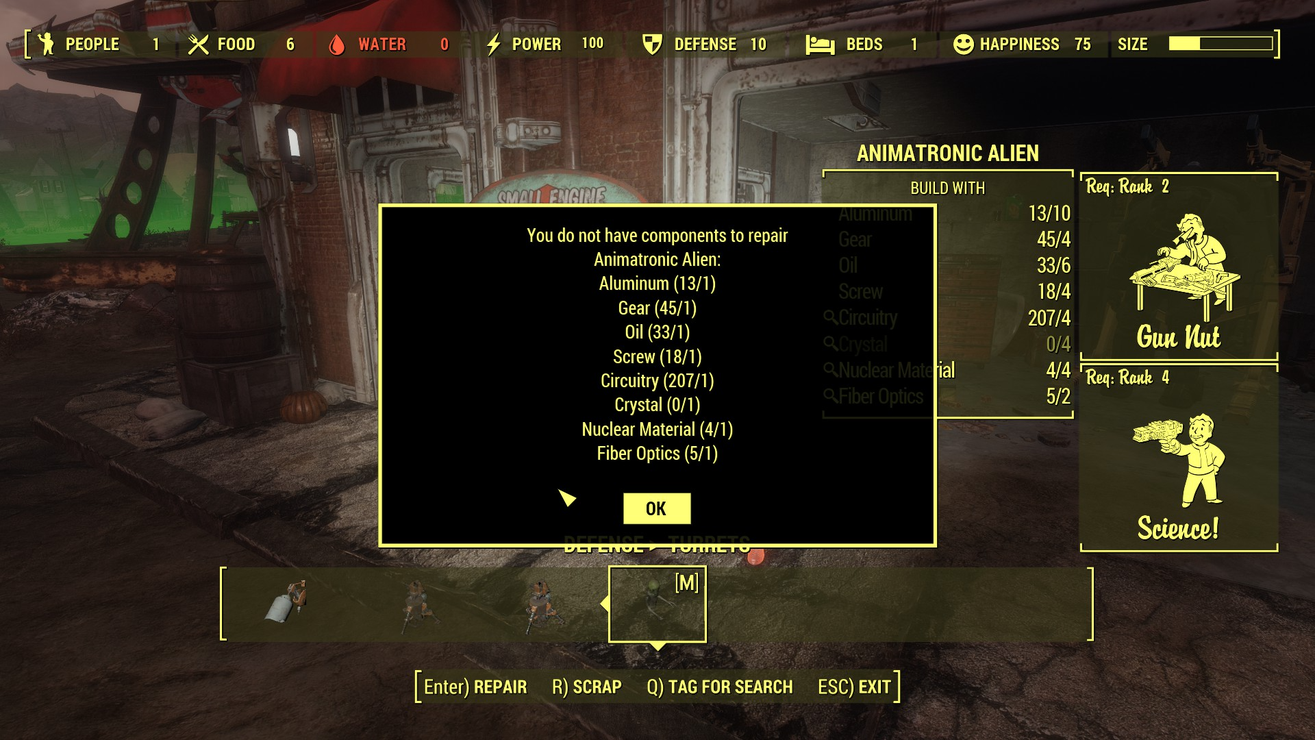The image size is (1315, 740).
Task: Toggle the search tag on Nuclear Material
Action: pyautogui.click(x=832, y=370)
